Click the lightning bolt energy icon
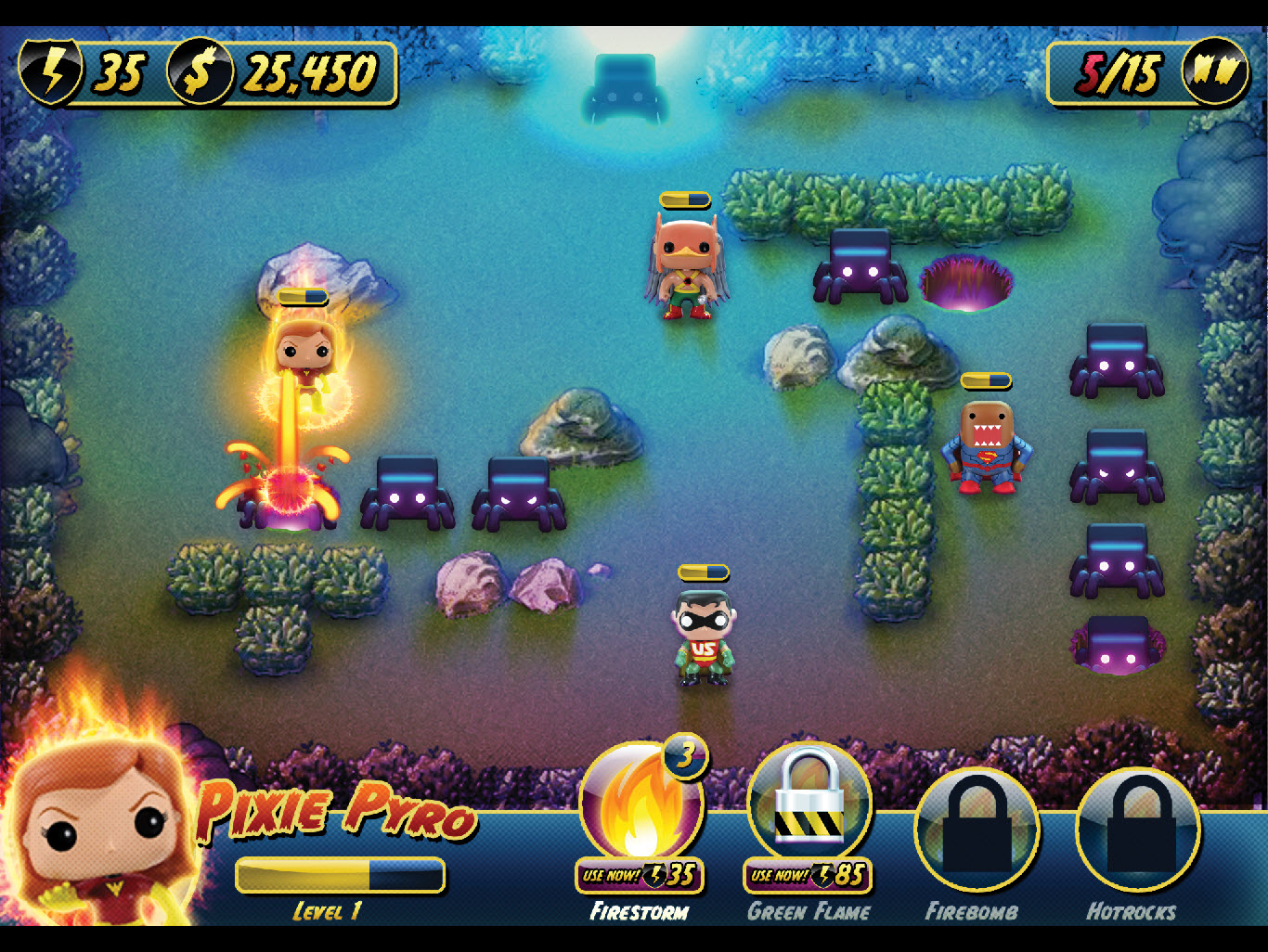Viewport: 1268px width, 952px height. (x=52, y=71)
